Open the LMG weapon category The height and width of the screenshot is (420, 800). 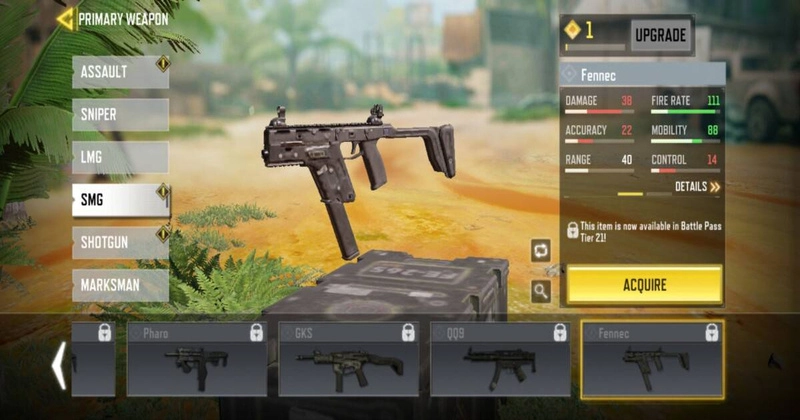[x=120, y=157]
